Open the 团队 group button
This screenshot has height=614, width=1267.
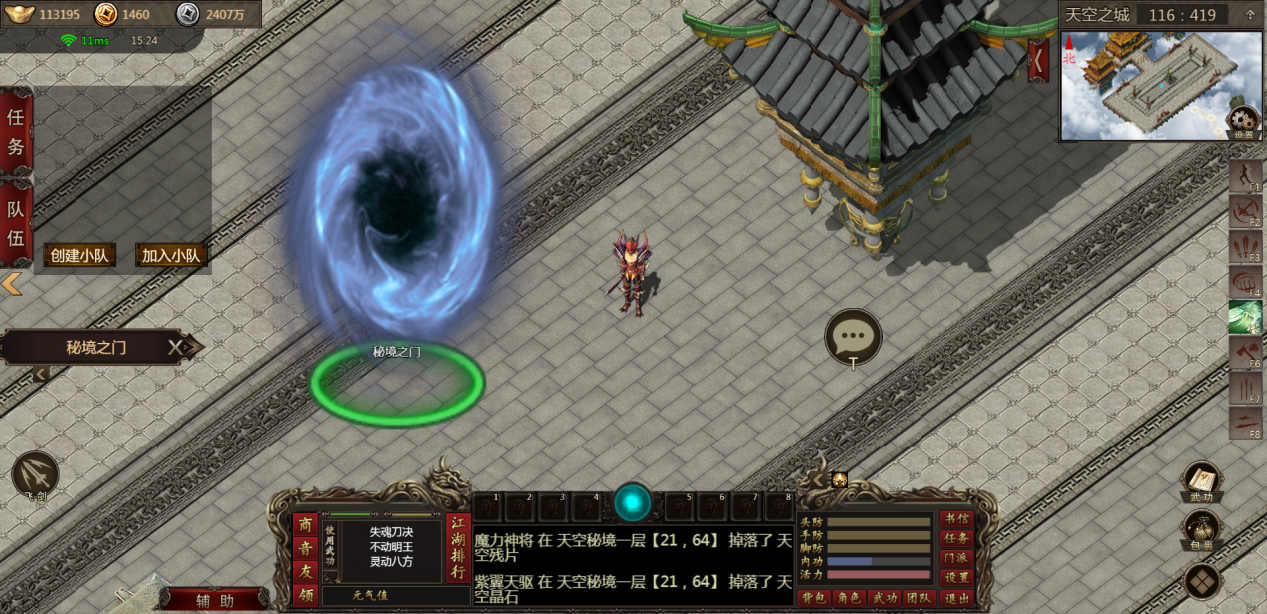point(920,598)
